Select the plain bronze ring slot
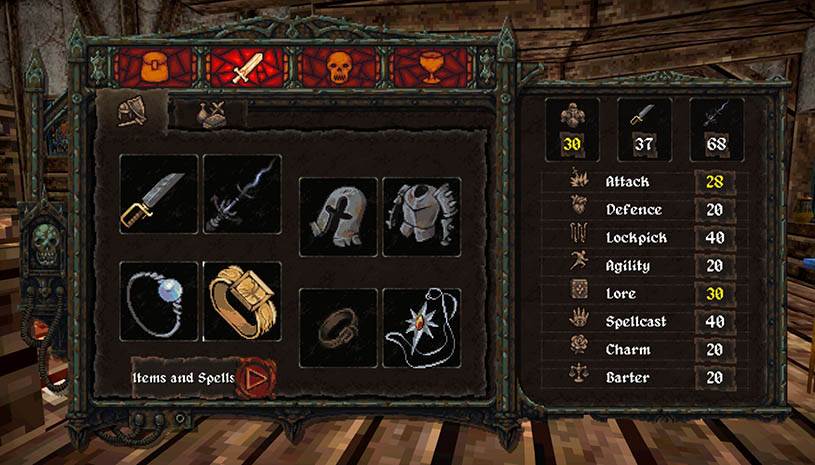Image resolution: width=815 pixels, height=465 pixels. [338, 327]
